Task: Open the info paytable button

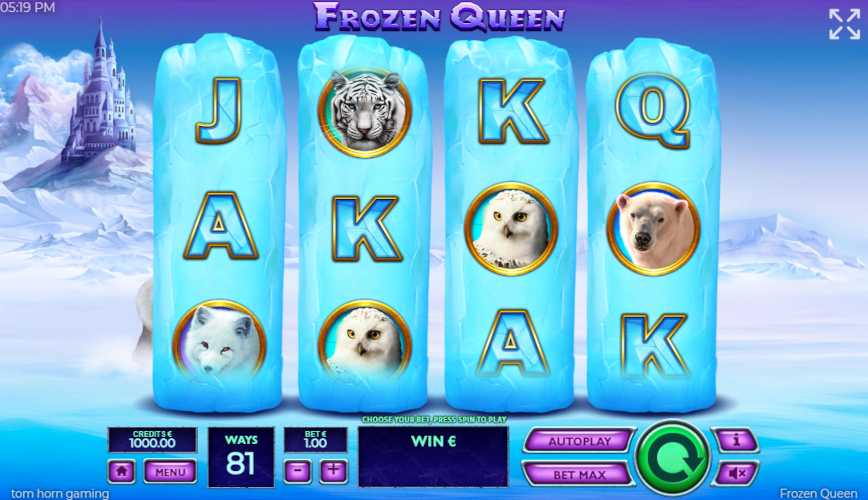Action: click(735, 440)
